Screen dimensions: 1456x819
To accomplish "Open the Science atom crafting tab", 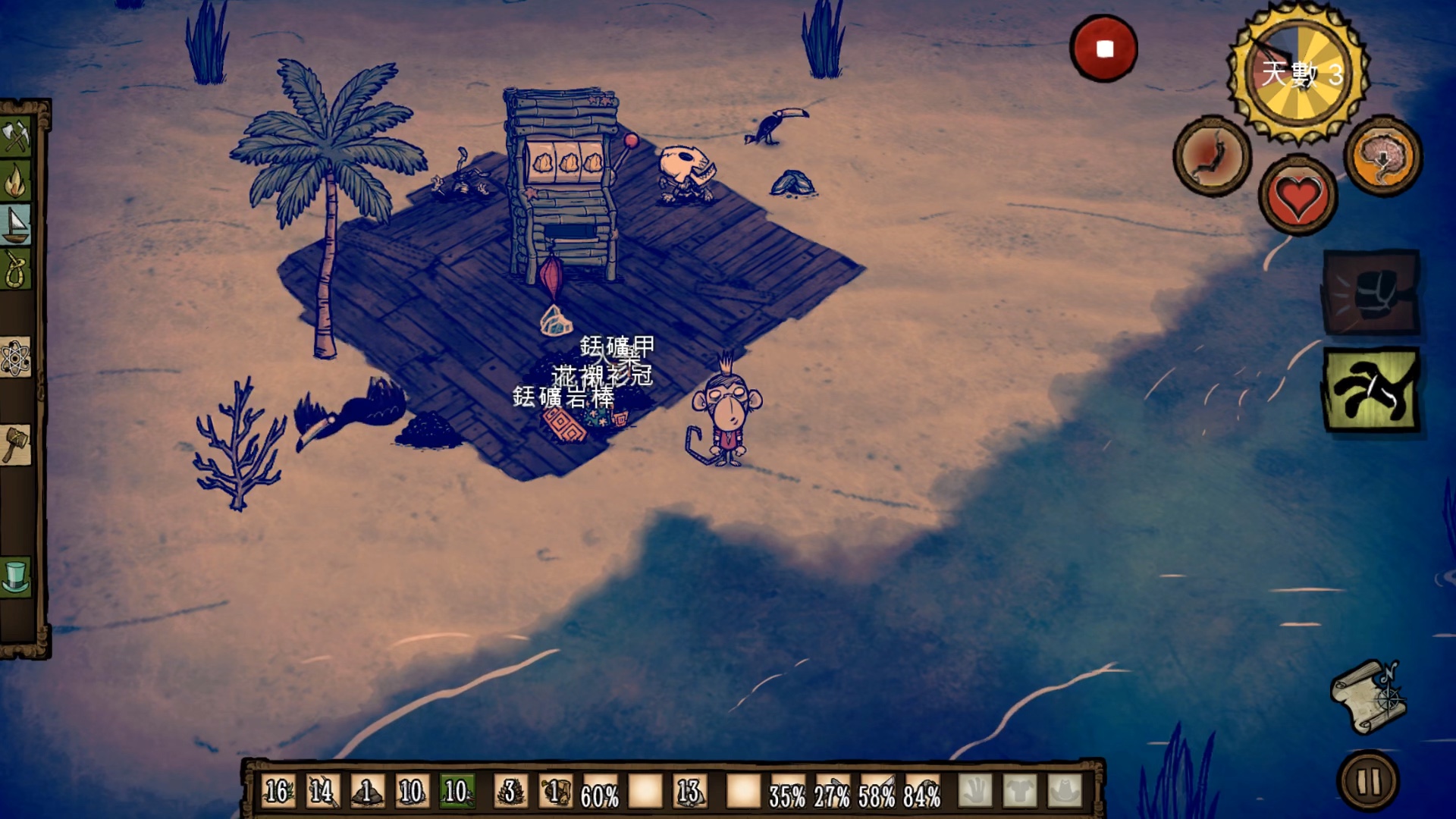I will tap(15, 357).
